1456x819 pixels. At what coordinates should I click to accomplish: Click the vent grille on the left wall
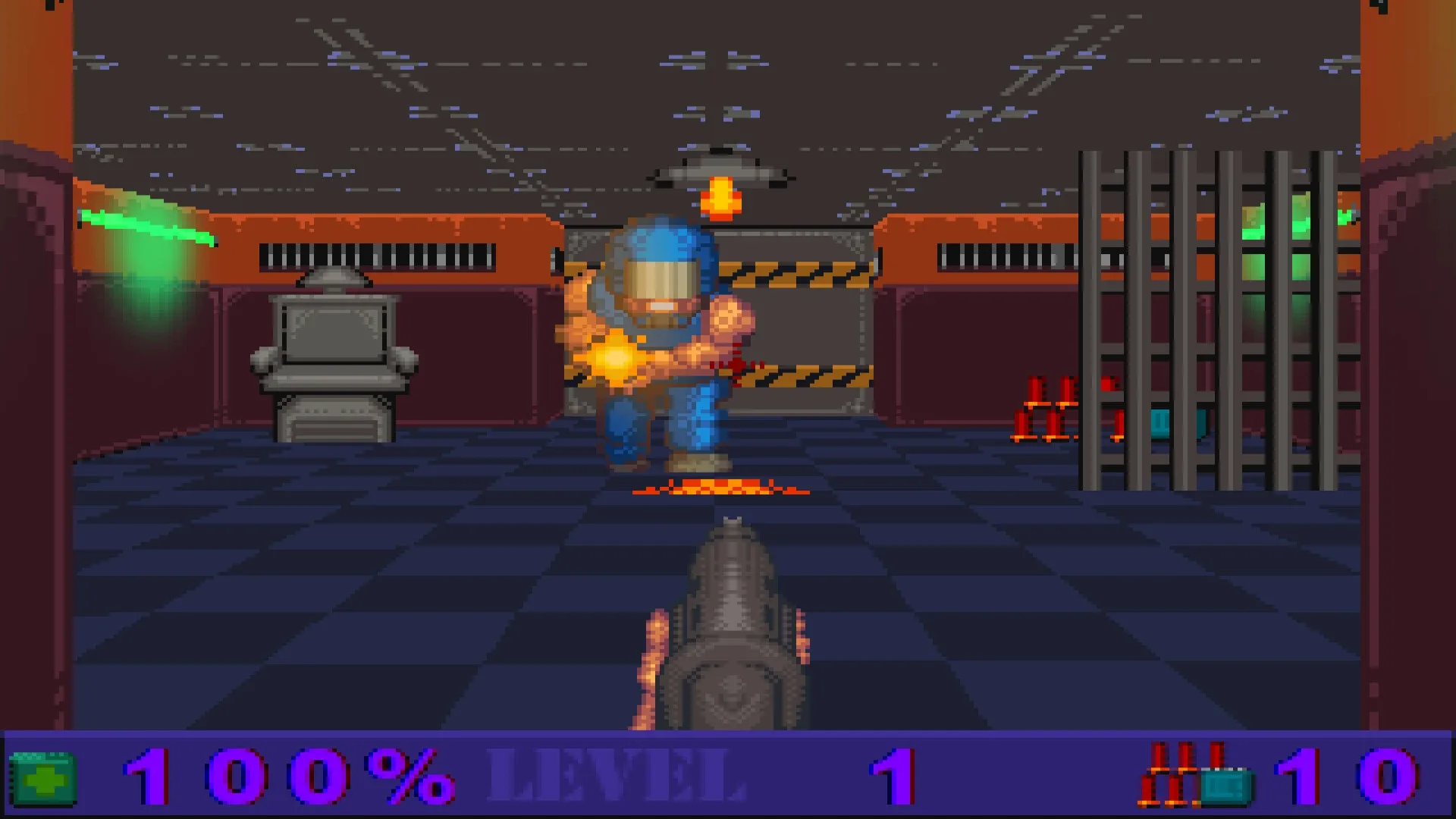coord(379,254)
